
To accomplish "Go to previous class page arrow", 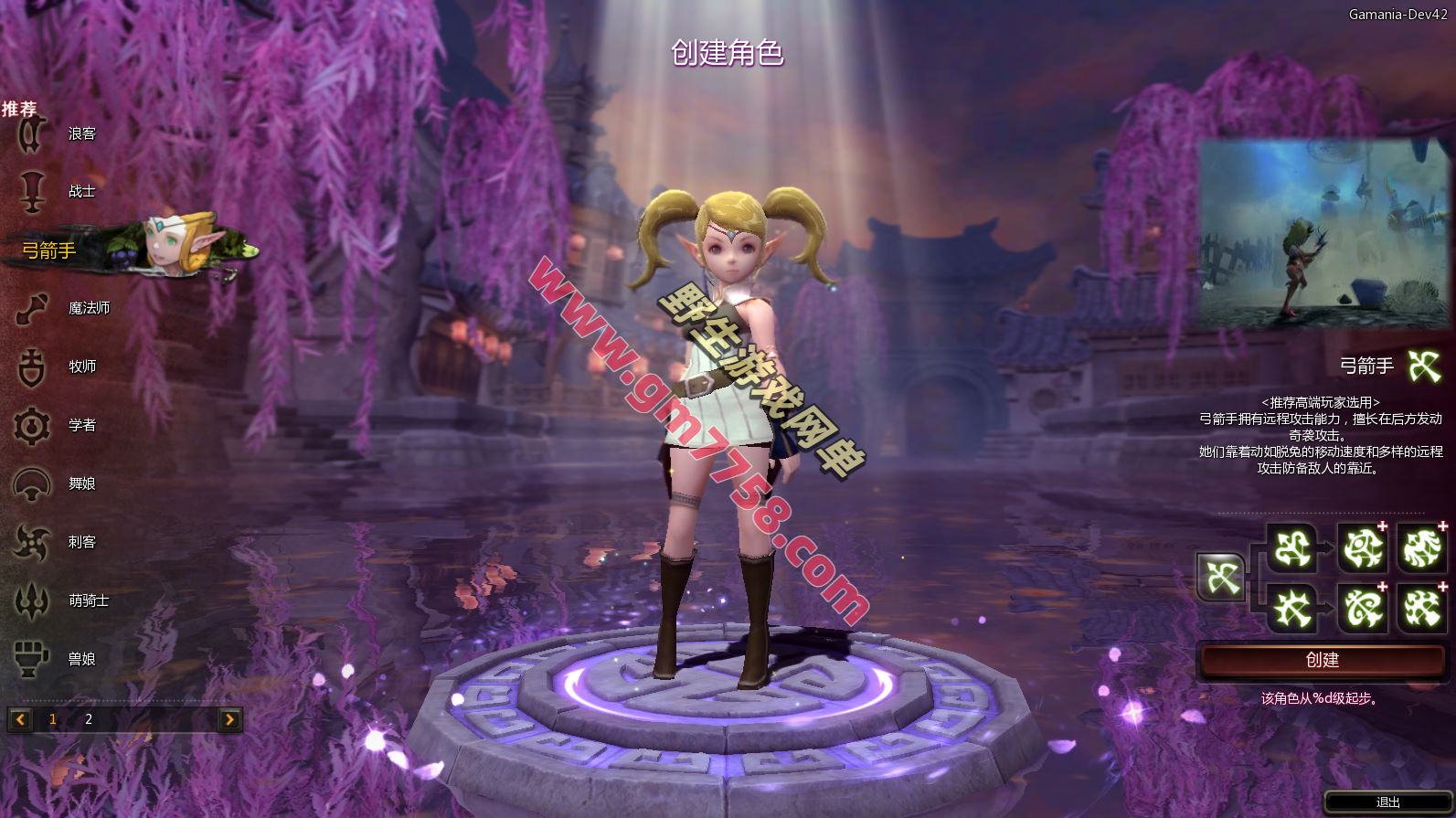I will (20, 719).
